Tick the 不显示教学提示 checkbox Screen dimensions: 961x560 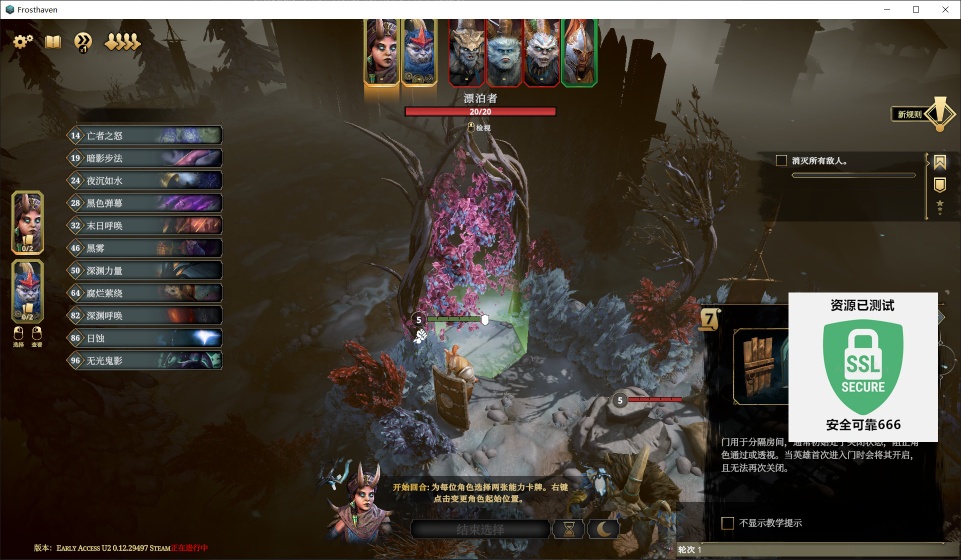pos(728,523)
